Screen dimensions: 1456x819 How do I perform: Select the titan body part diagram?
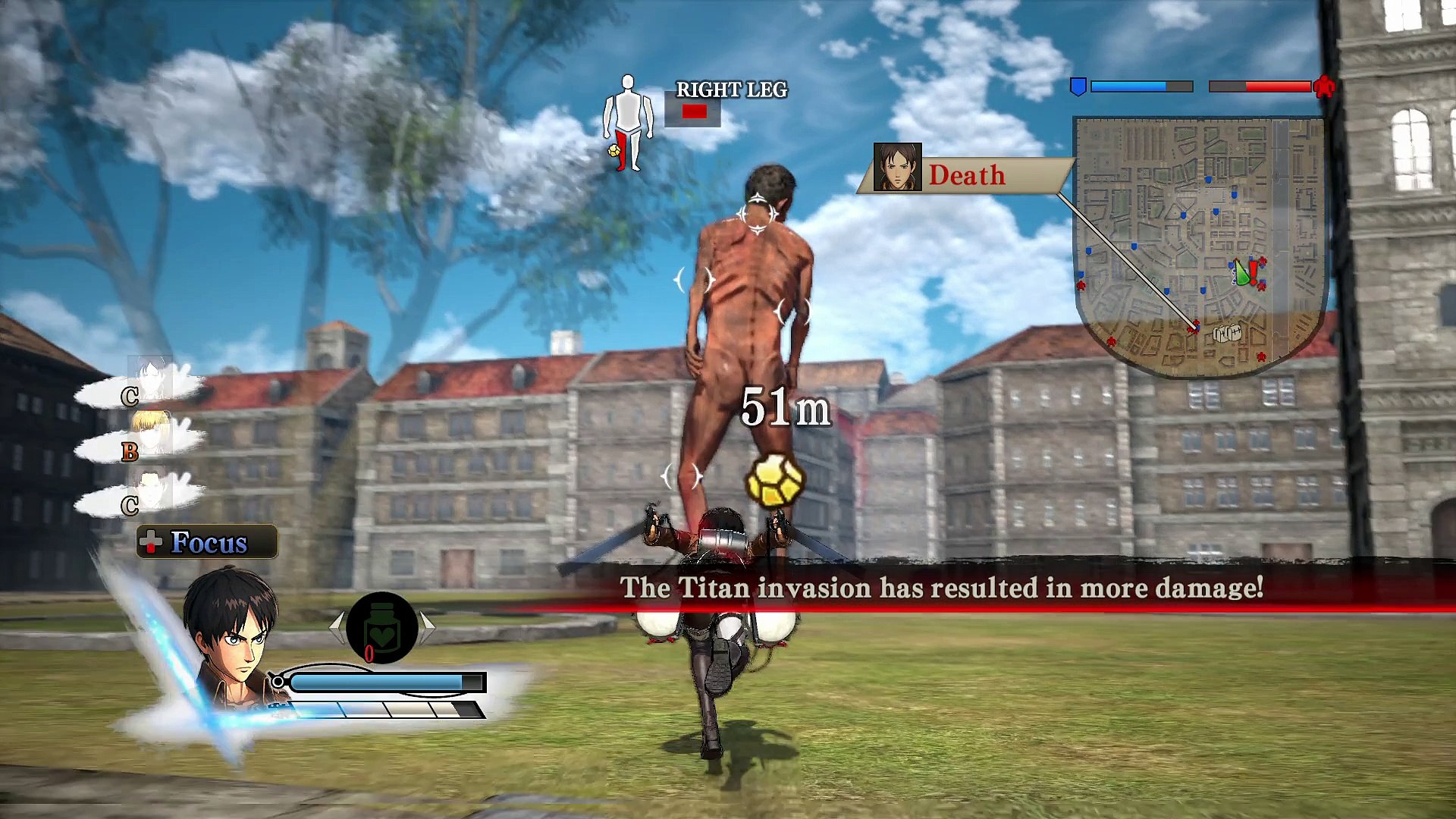(627, 123)
